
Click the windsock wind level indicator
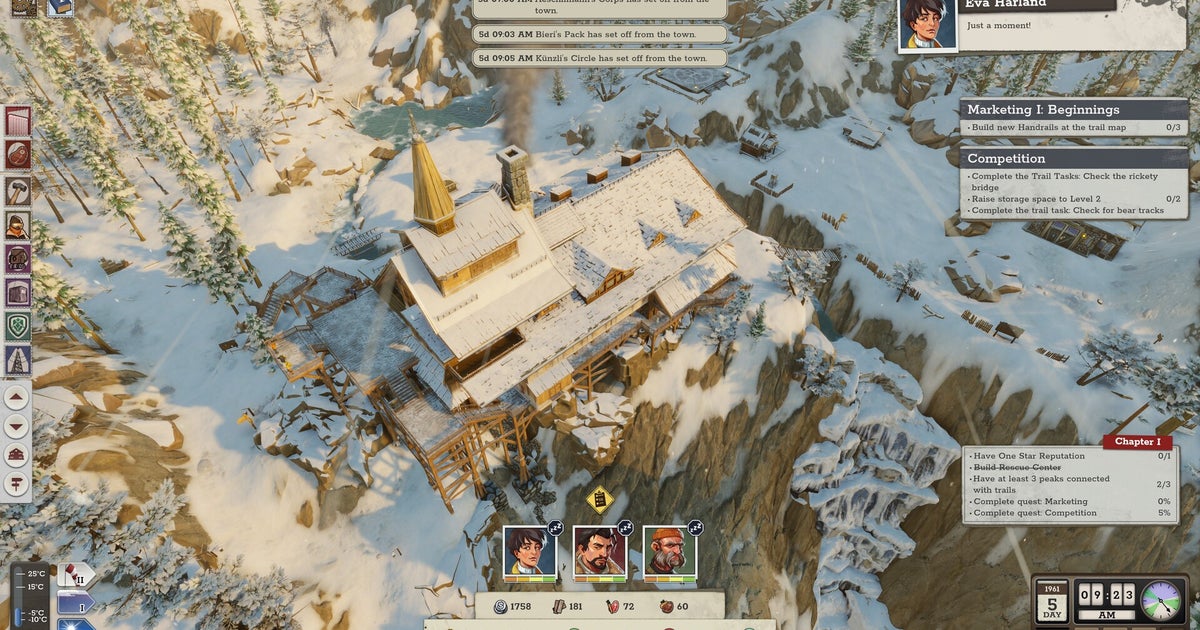(x=74, y=577)
